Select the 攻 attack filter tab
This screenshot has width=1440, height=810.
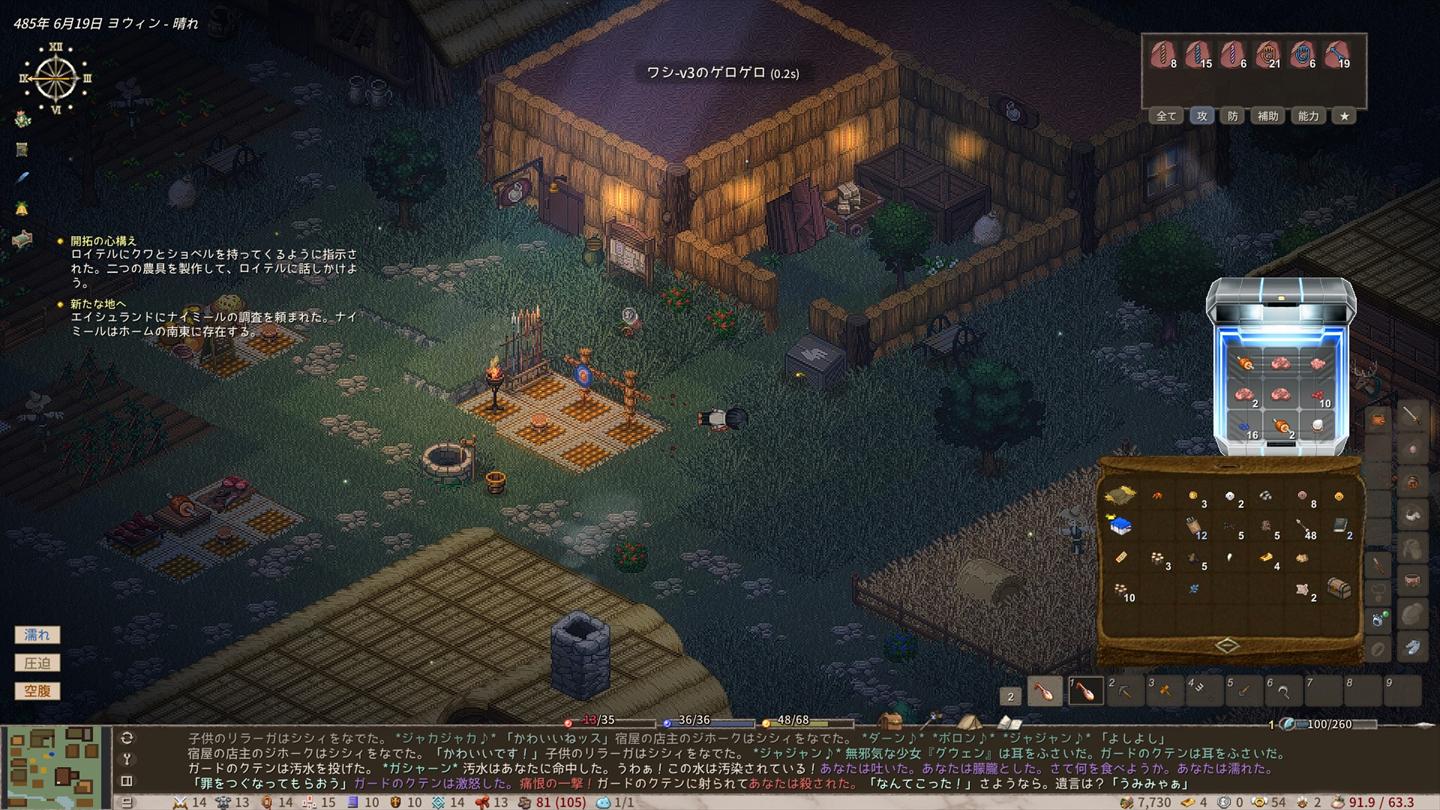click(1201, 116)
